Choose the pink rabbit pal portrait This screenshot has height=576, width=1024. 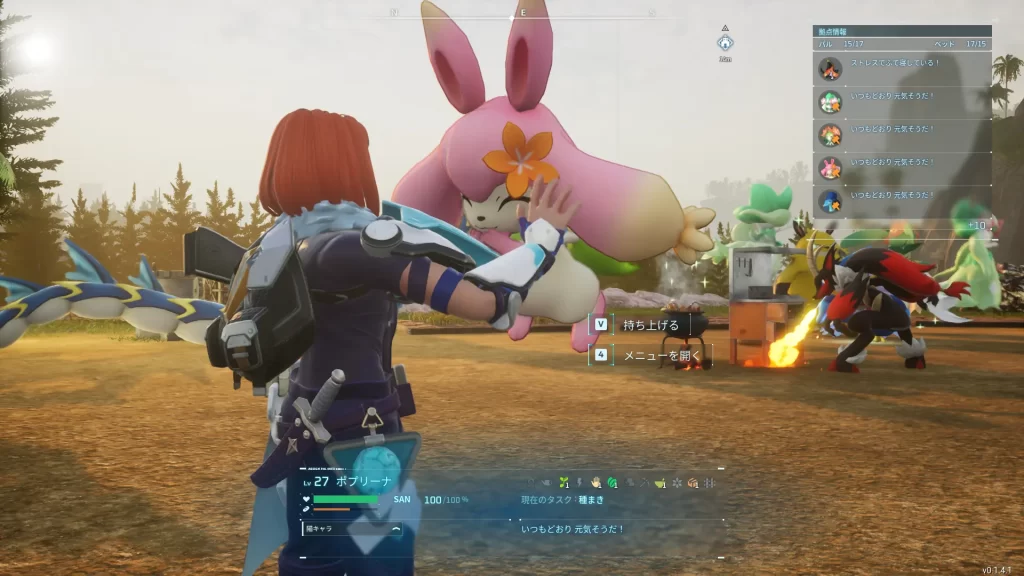coord(830,168)
